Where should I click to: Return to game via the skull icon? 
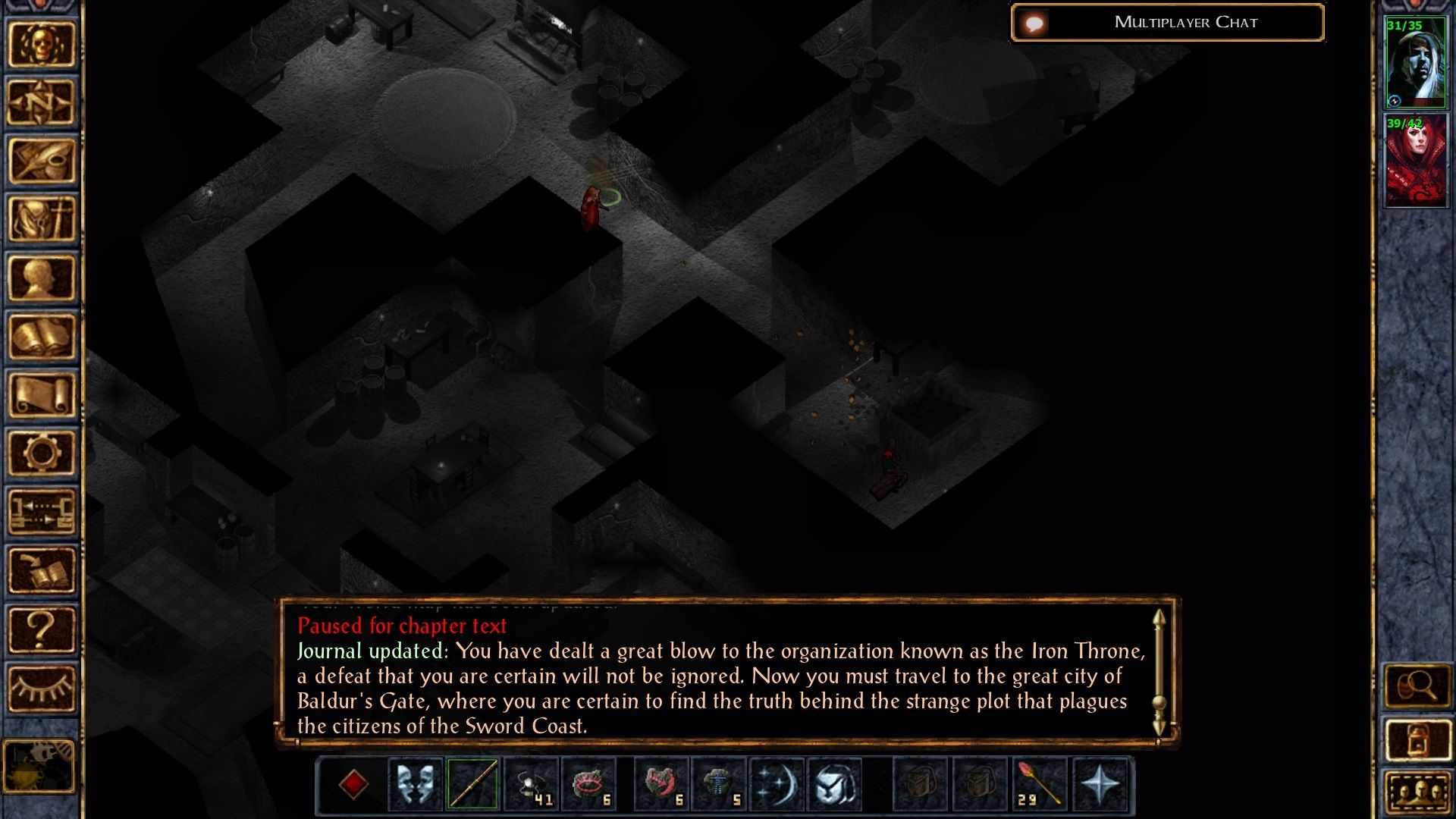[42, 44]
